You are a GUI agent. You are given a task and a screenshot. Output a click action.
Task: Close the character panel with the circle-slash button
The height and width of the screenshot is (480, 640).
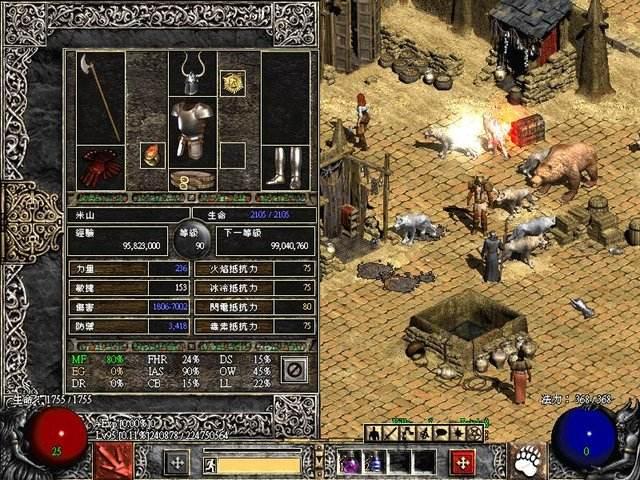pyautogui.click(x=294, y=370)
